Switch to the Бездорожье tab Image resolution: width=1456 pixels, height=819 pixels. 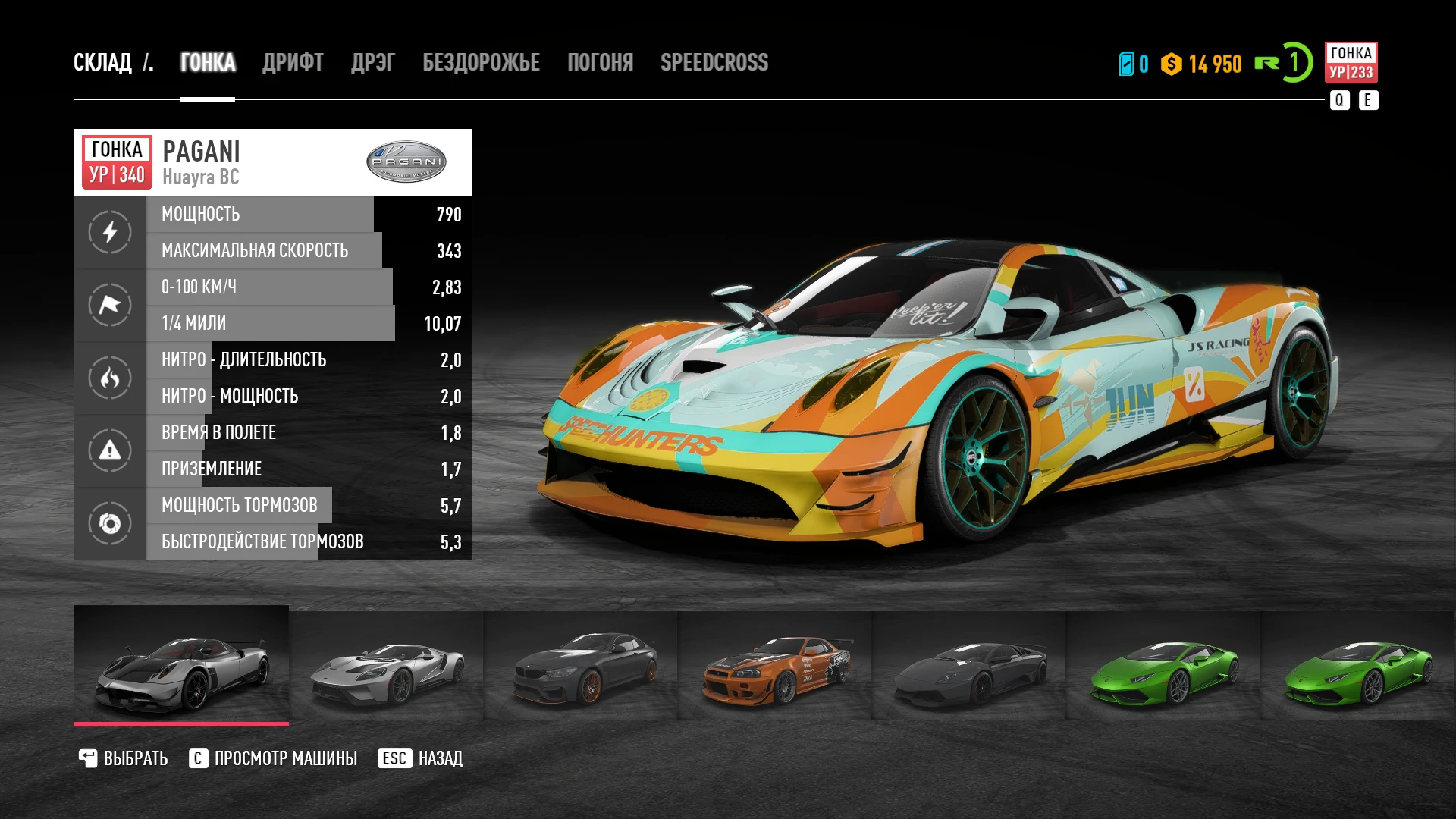pyautogui.click(x=481, y=62)
